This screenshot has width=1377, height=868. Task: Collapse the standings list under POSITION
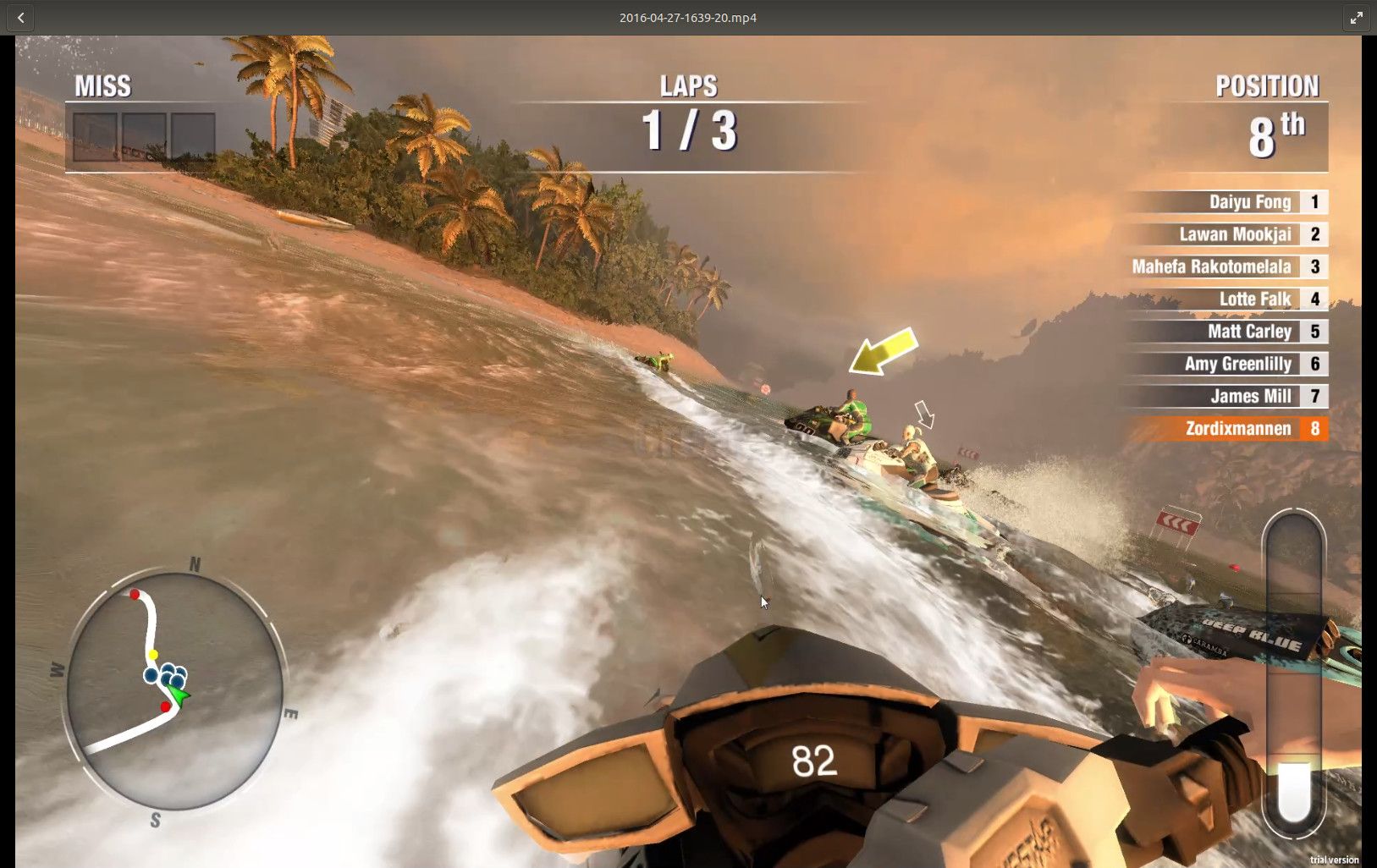click(x=1227, y=313)
